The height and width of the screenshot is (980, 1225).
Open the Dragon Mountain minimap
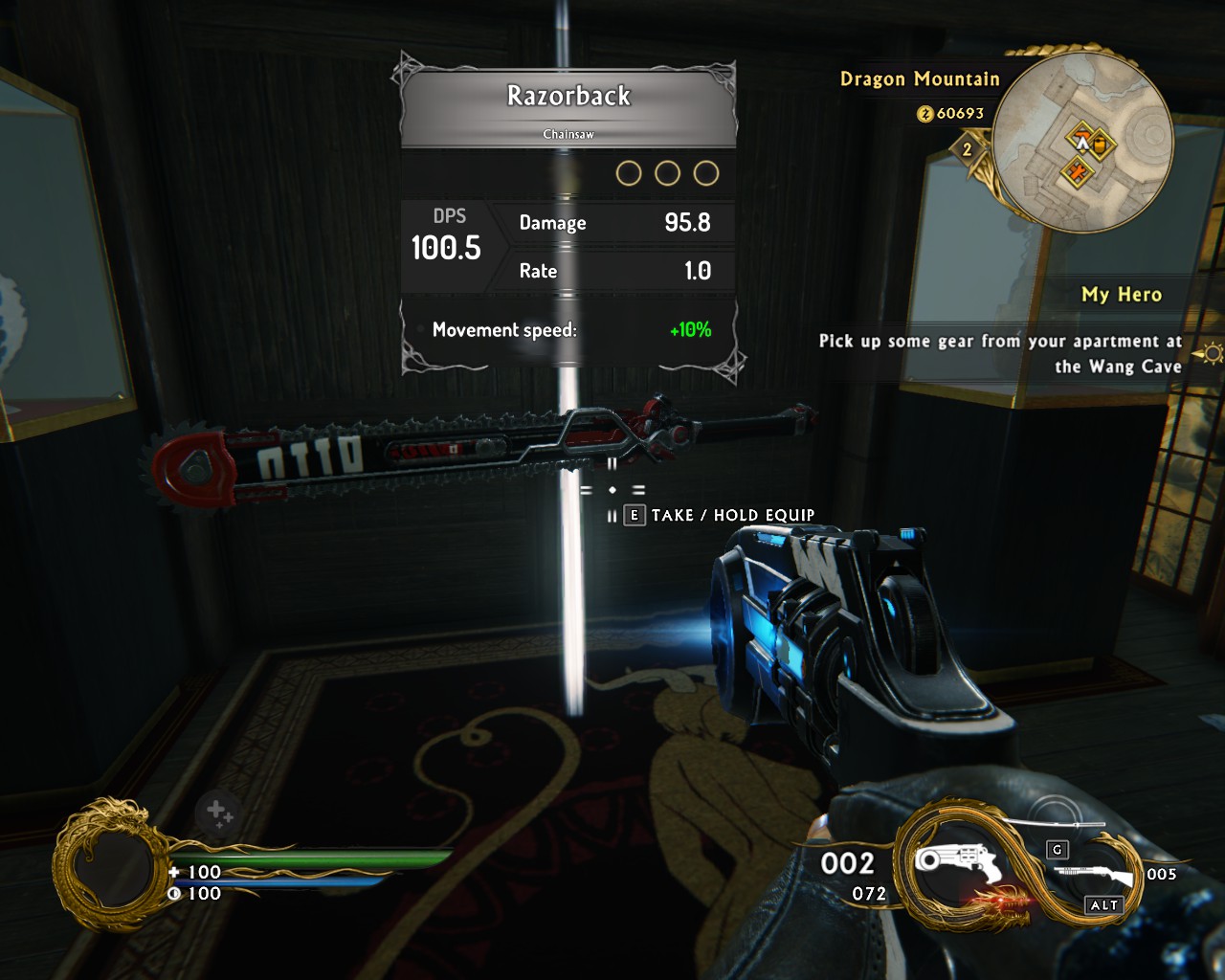pos(1083,144)
